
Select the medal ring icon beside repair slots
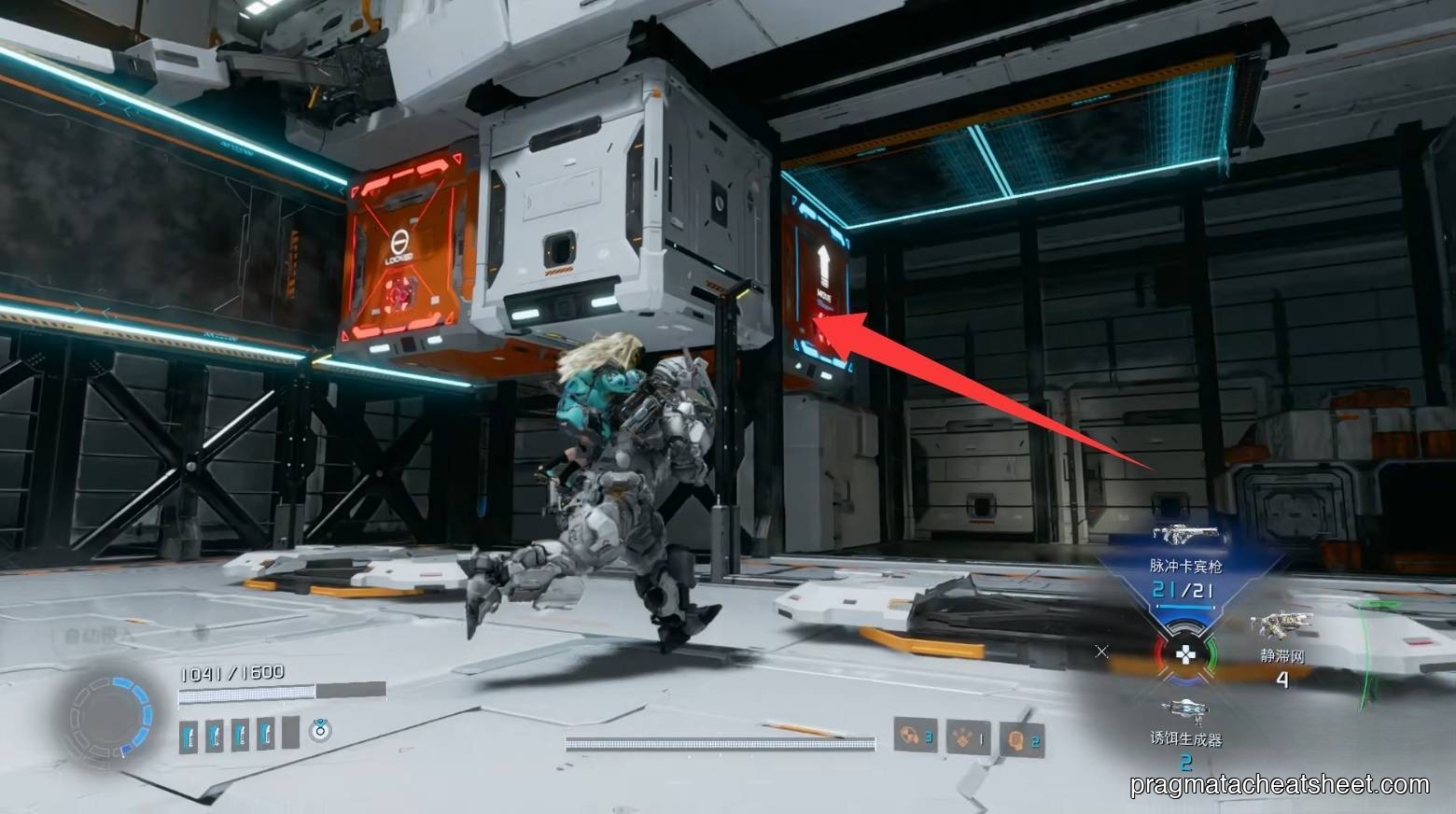pyautogui.click(x=320, y=730)
